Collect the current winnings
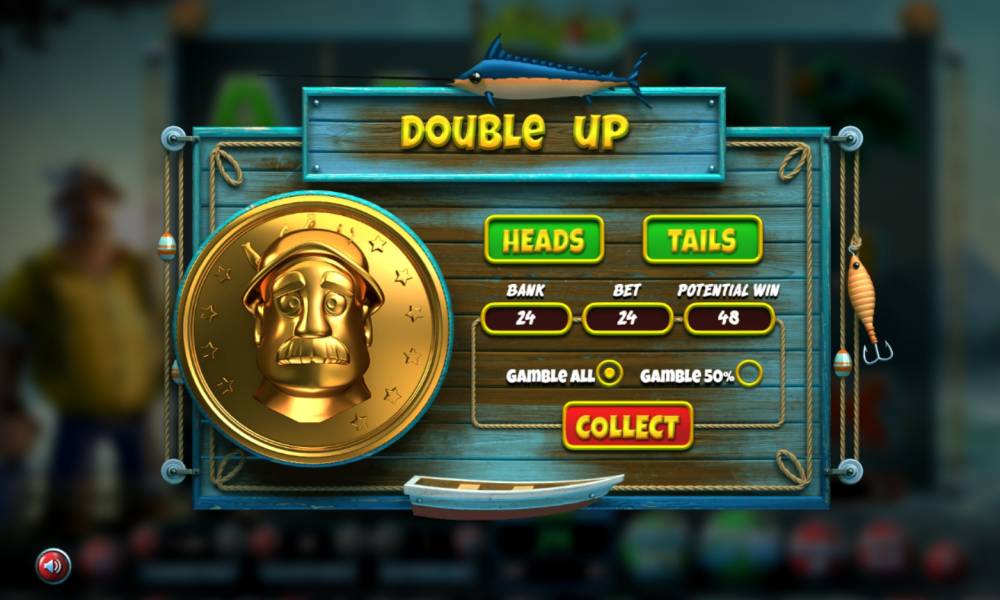1000x600 pixels. [627, 426]
